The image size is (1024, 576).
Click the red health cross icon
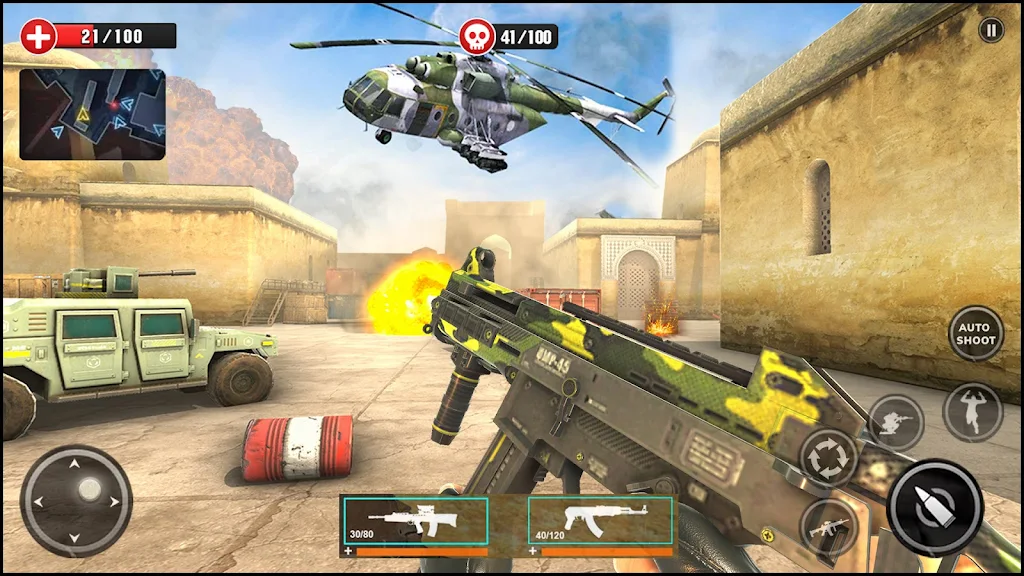pos(38,36)
